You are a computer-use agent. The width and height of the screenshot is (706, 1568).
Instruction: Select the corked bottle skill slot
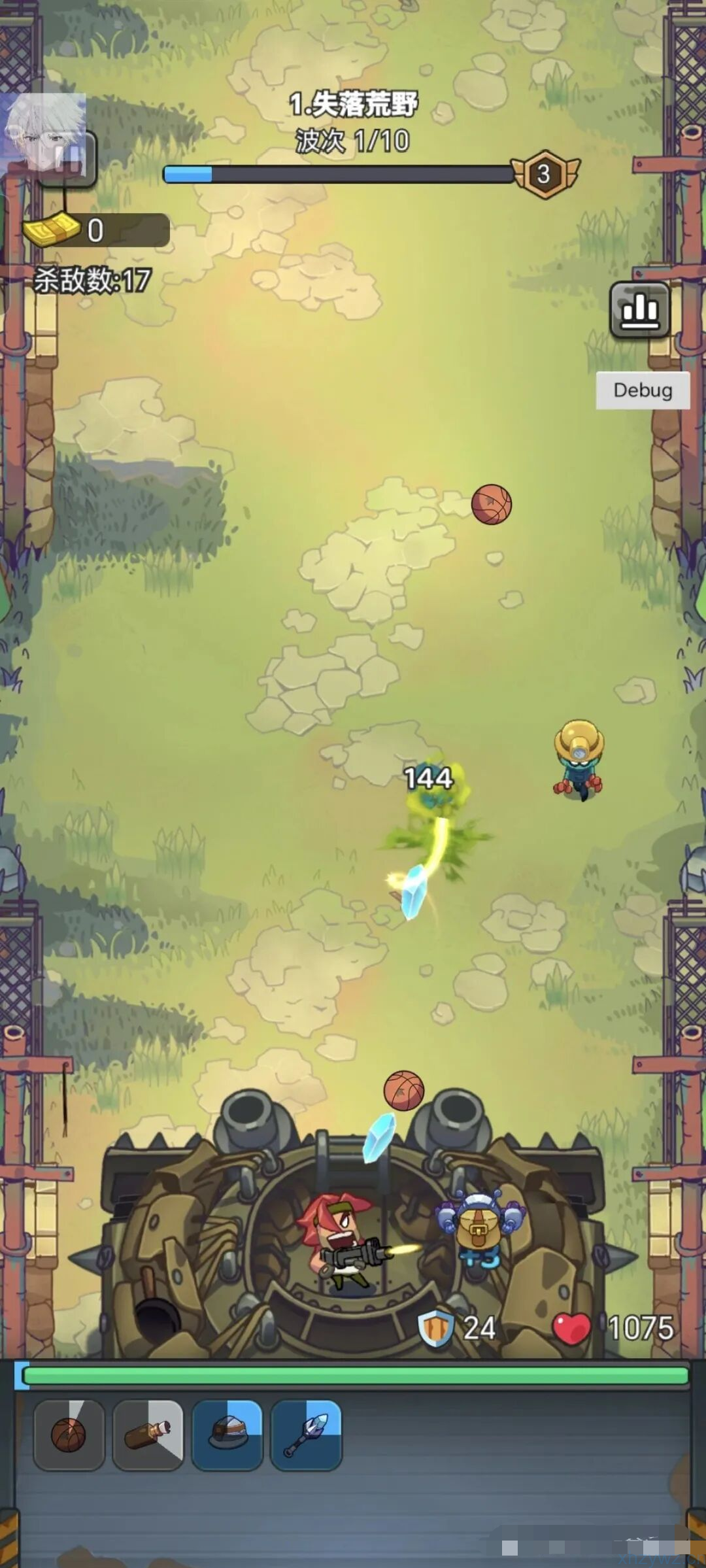(148, 1435)
